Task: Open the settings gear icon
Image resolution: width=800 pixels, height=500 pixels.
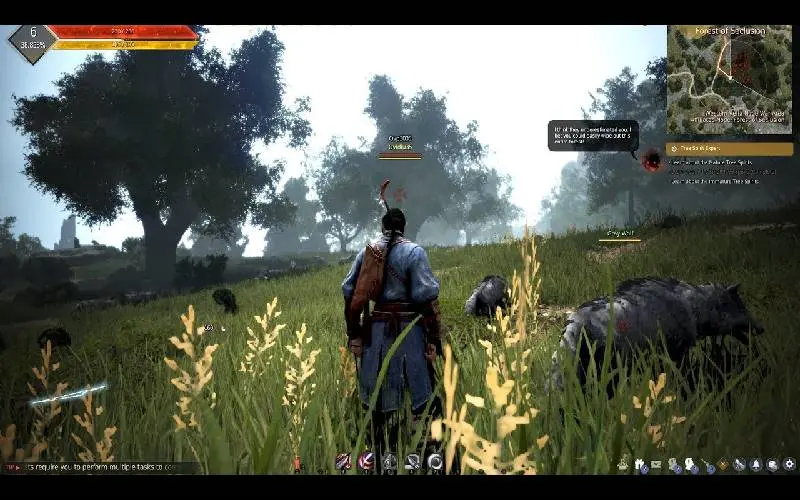Action: (789, 465)
